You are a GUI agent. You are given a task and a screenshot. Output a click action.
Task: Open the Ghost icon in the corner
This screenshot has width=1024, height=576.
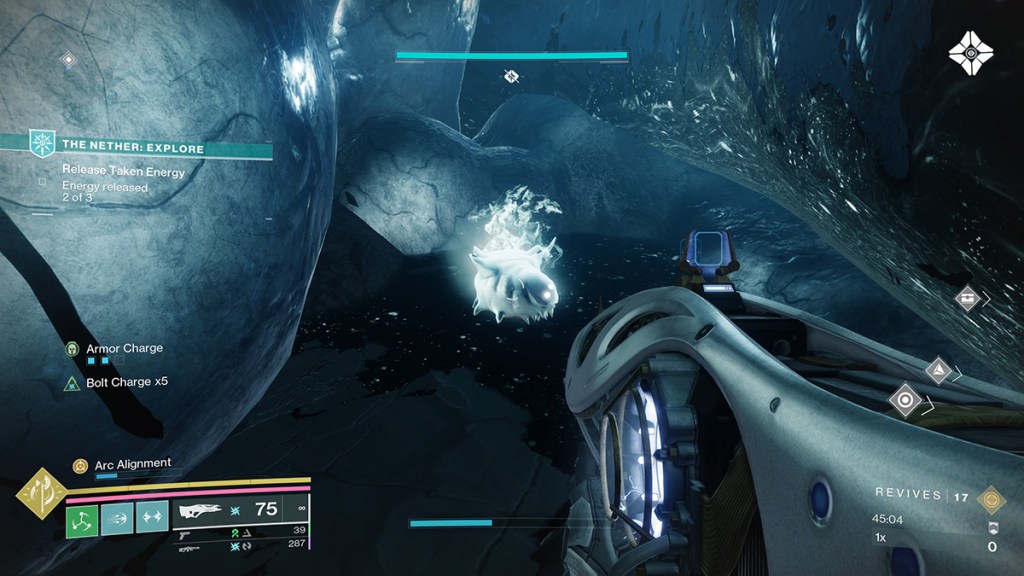pyautogui.click(x=970, y=52)
